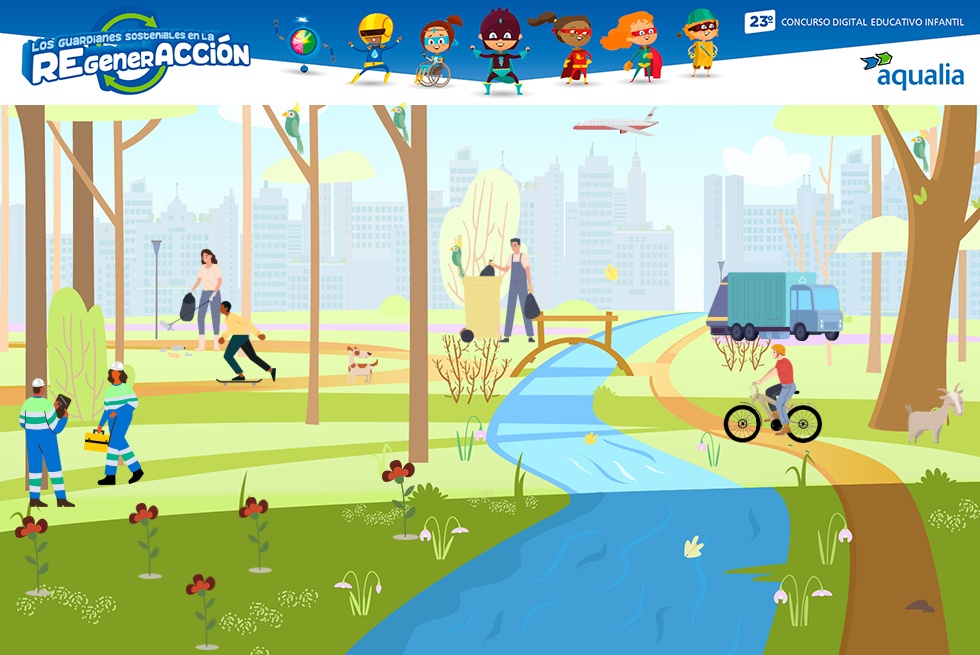
Task: Choose the yellow-helmet guardian with water drop
Action: [x=373, y=48]
